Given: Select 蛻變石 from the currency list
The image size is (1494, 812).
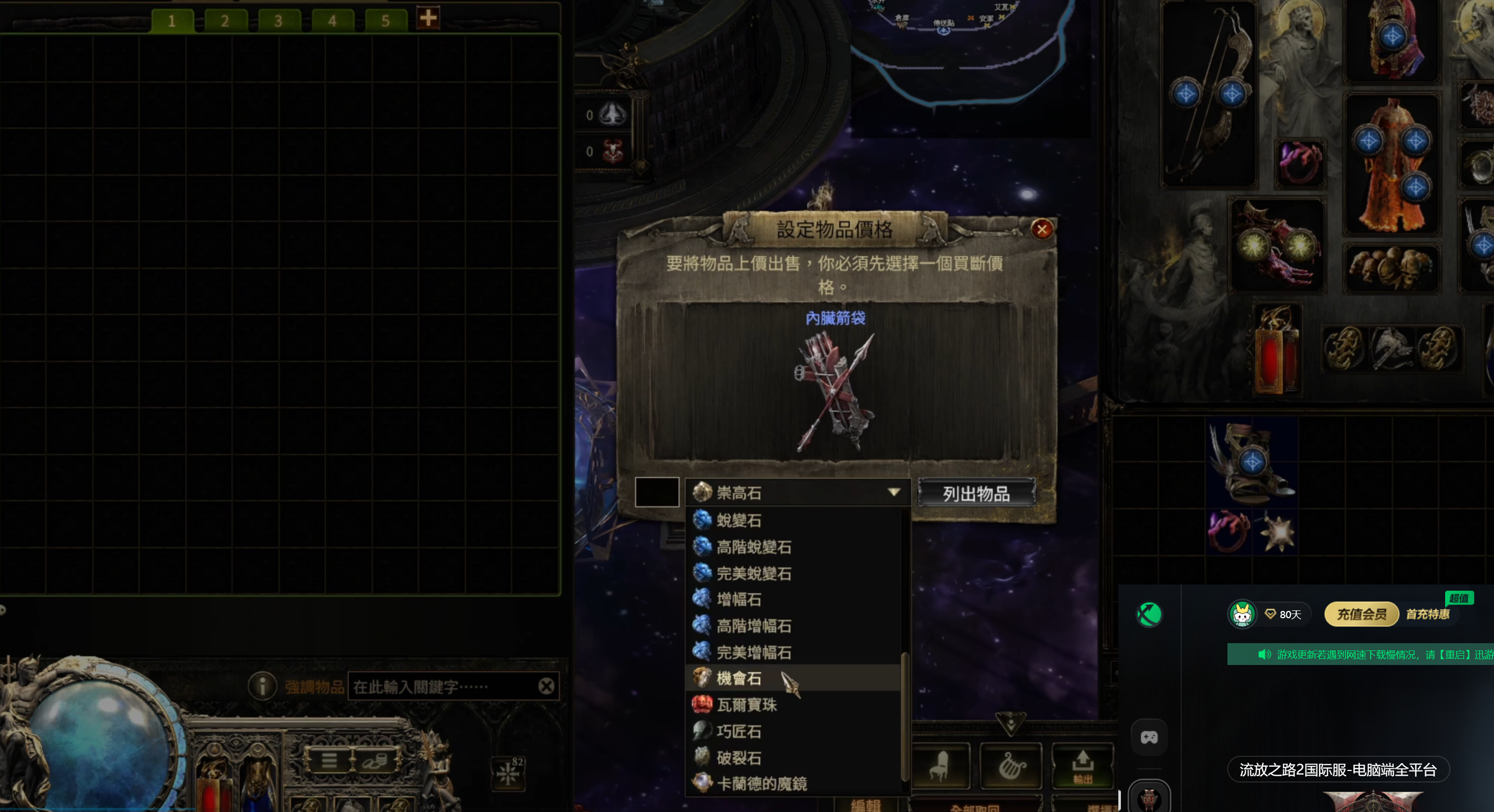Looking at the screenshot, I should (739, 520).
